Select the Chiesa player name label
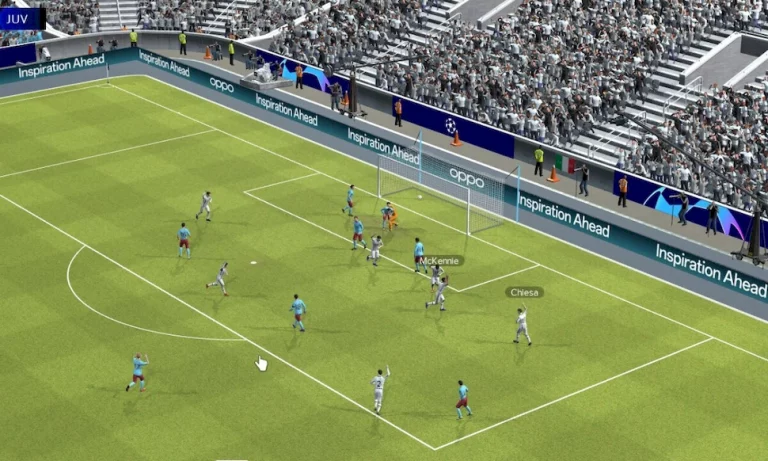 (x=524, y=292)
